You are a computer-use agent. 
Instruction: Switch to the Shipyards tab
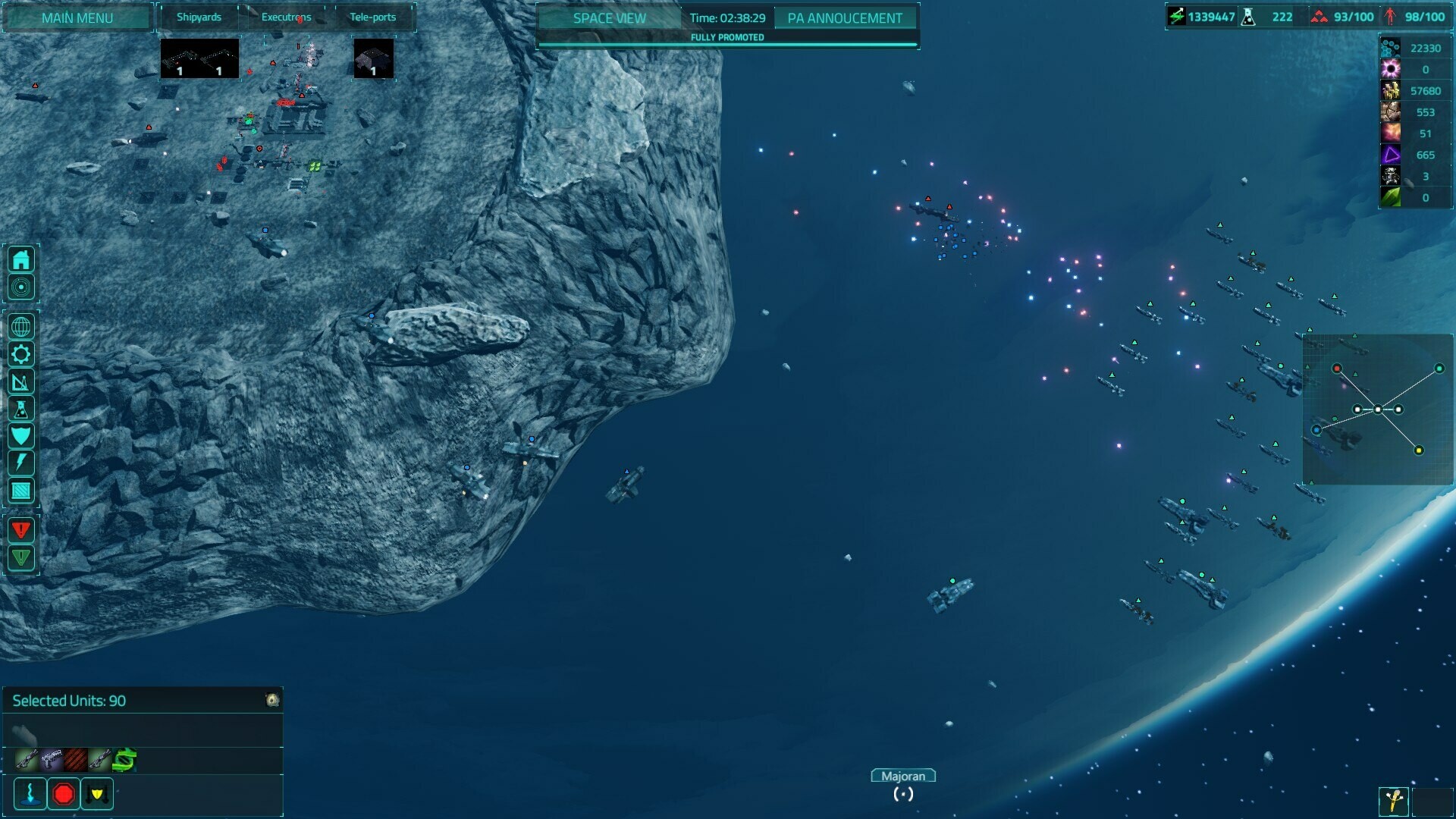tap(199, 17)
